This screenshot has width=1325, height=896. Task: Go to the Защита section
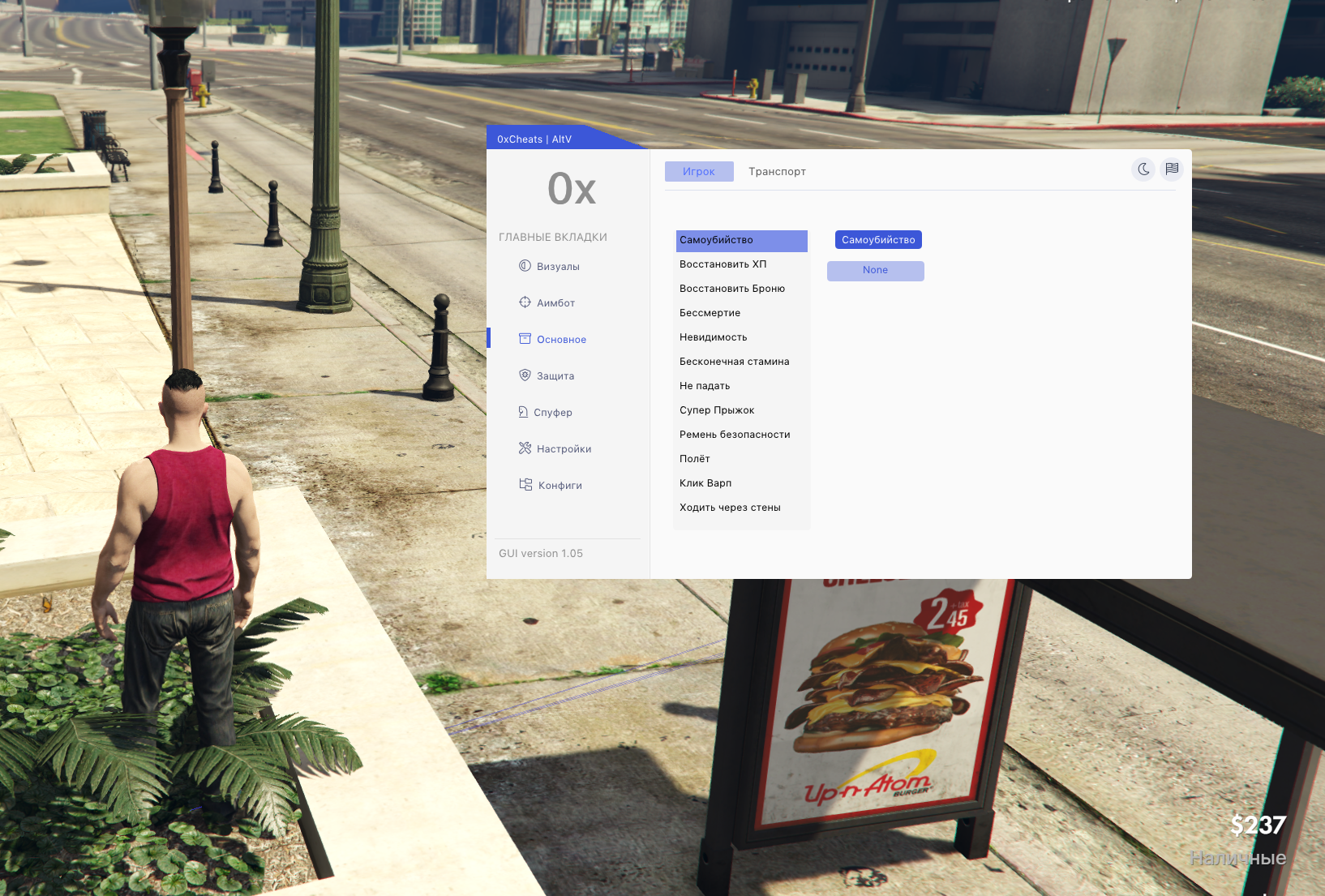555,376
